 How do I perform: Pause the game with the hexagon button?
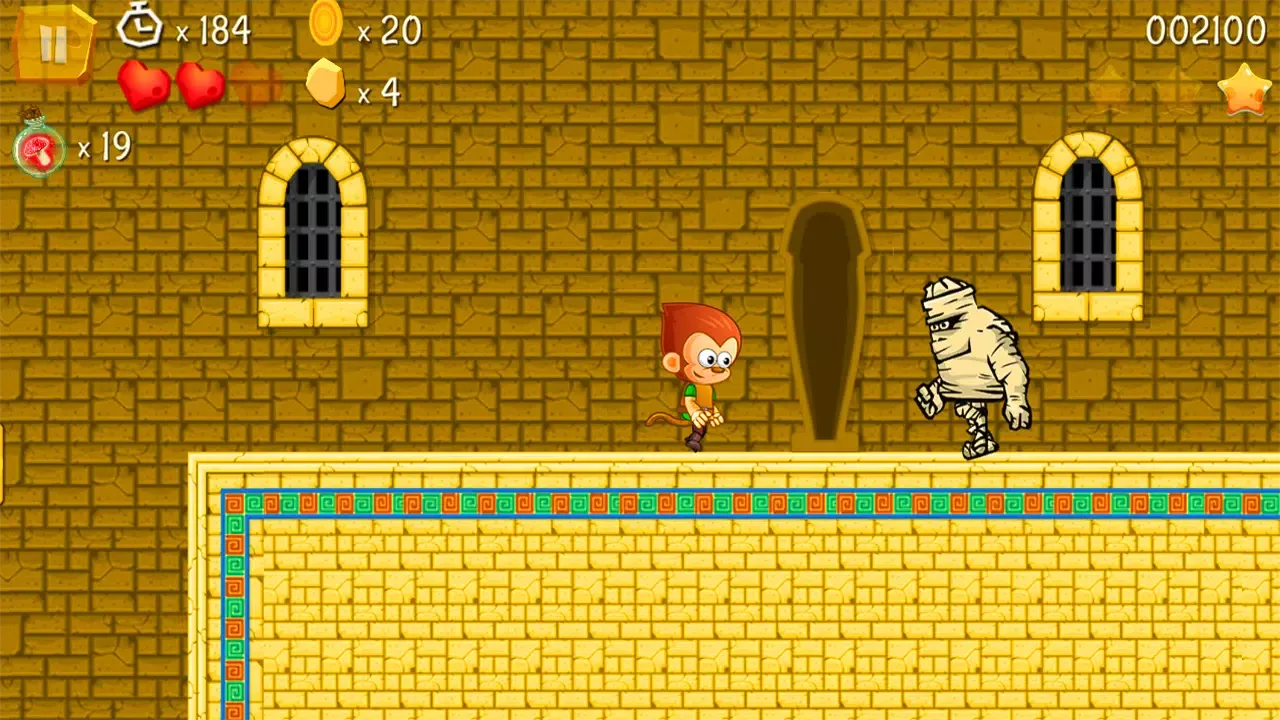click(x=53, y=44)
